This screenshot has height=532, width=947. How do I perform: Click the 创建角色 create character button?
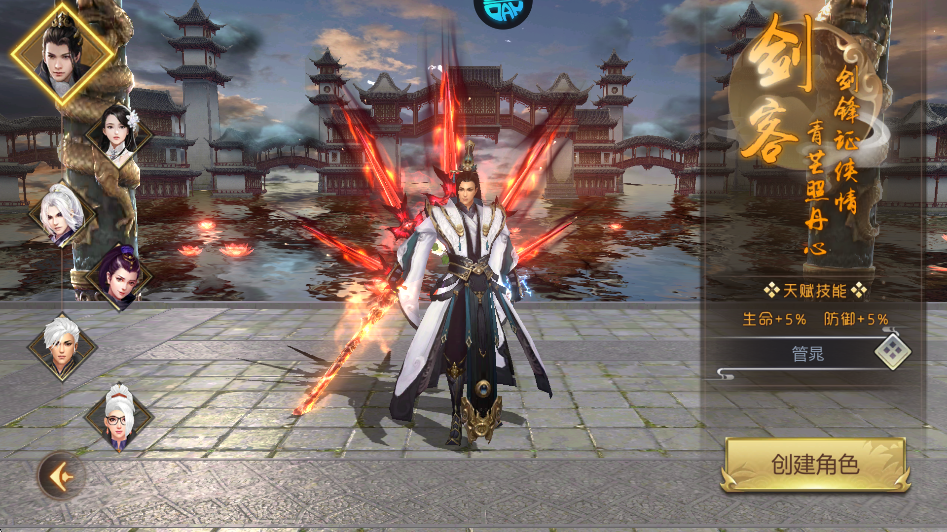tap(815, 464)
